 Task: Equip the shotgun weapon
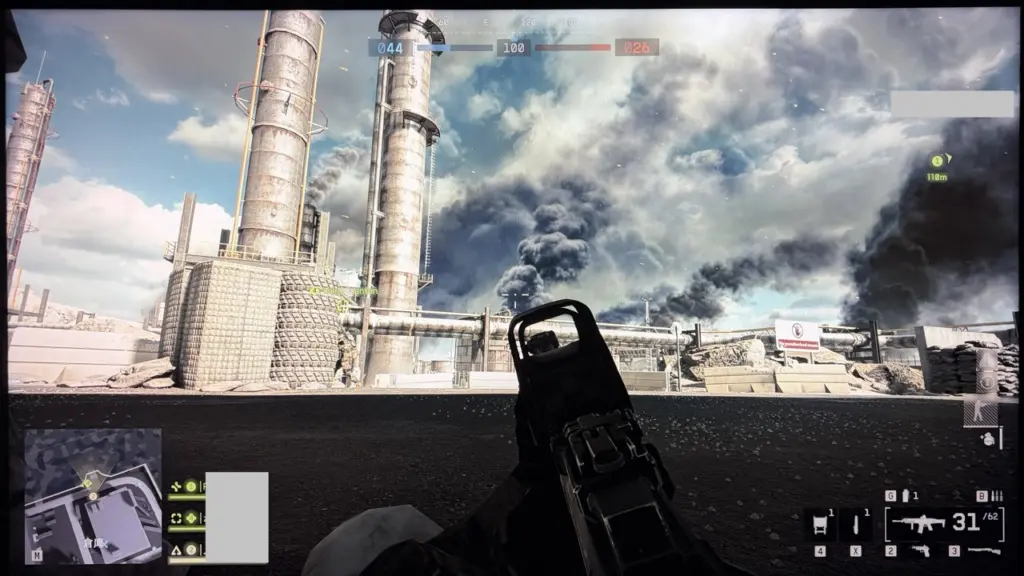(985, 551)
